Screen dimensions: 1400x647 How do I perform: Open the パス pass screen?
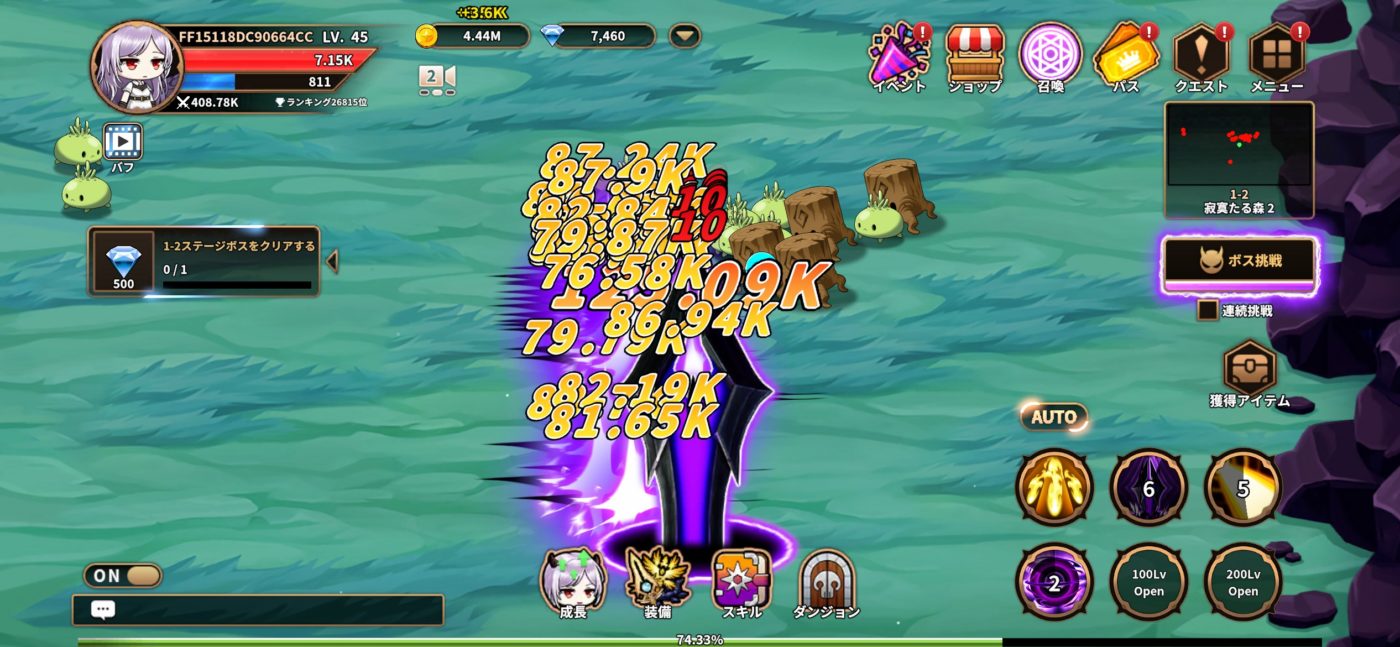1125,56
